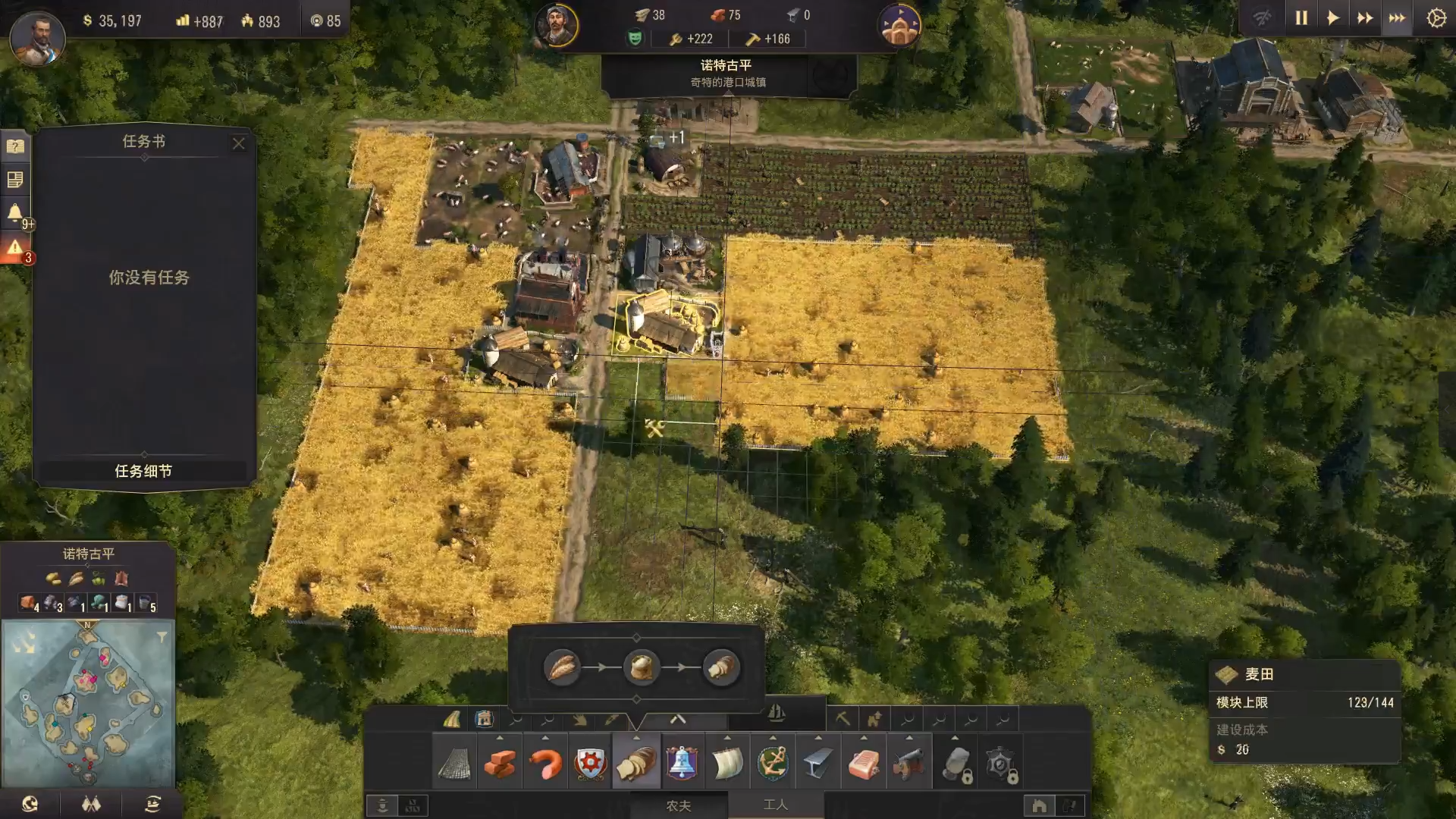Click the island minimap

pos(87,701)
